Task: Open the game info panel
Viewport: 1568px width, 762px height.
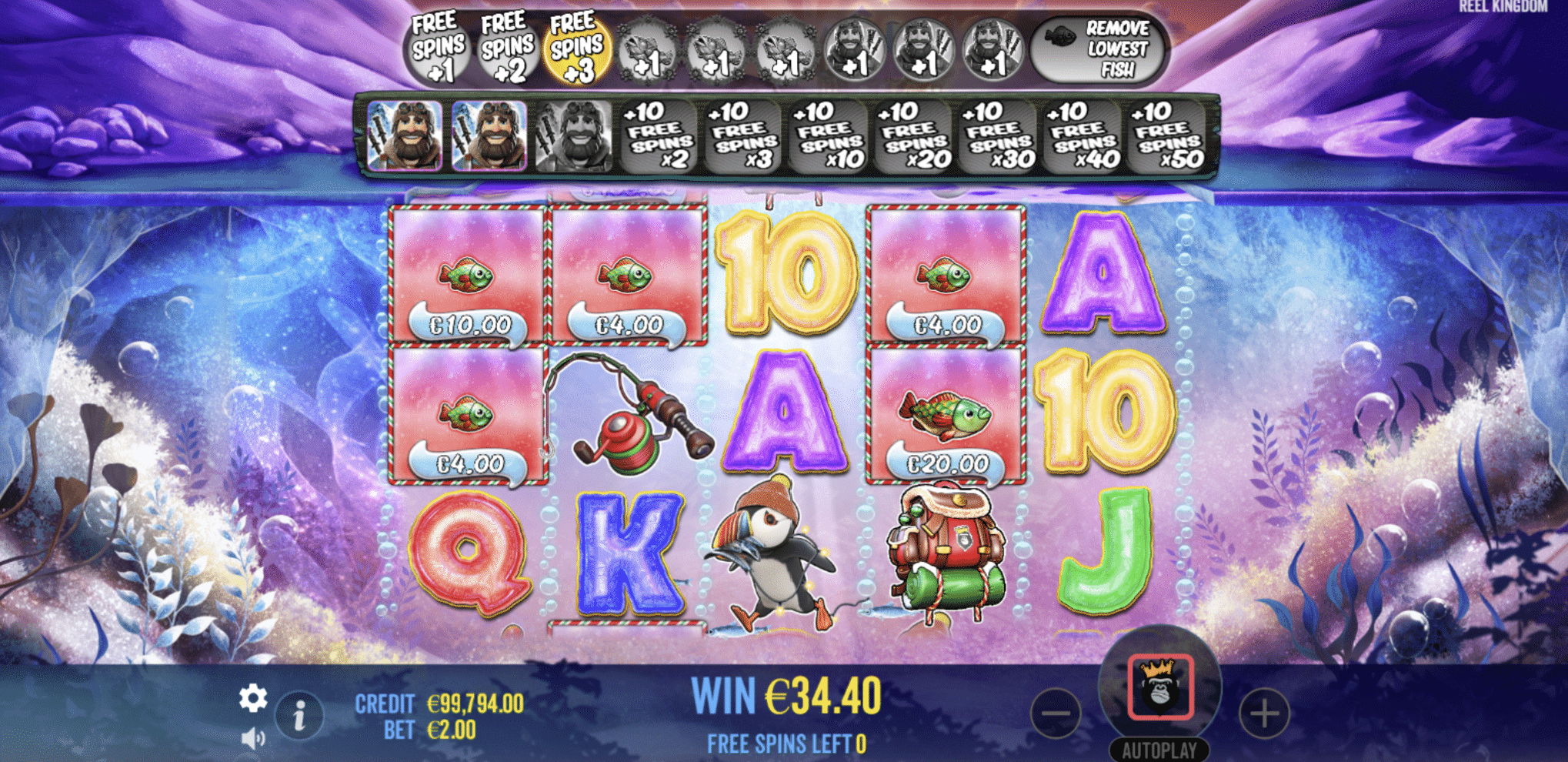Action: 299,716
